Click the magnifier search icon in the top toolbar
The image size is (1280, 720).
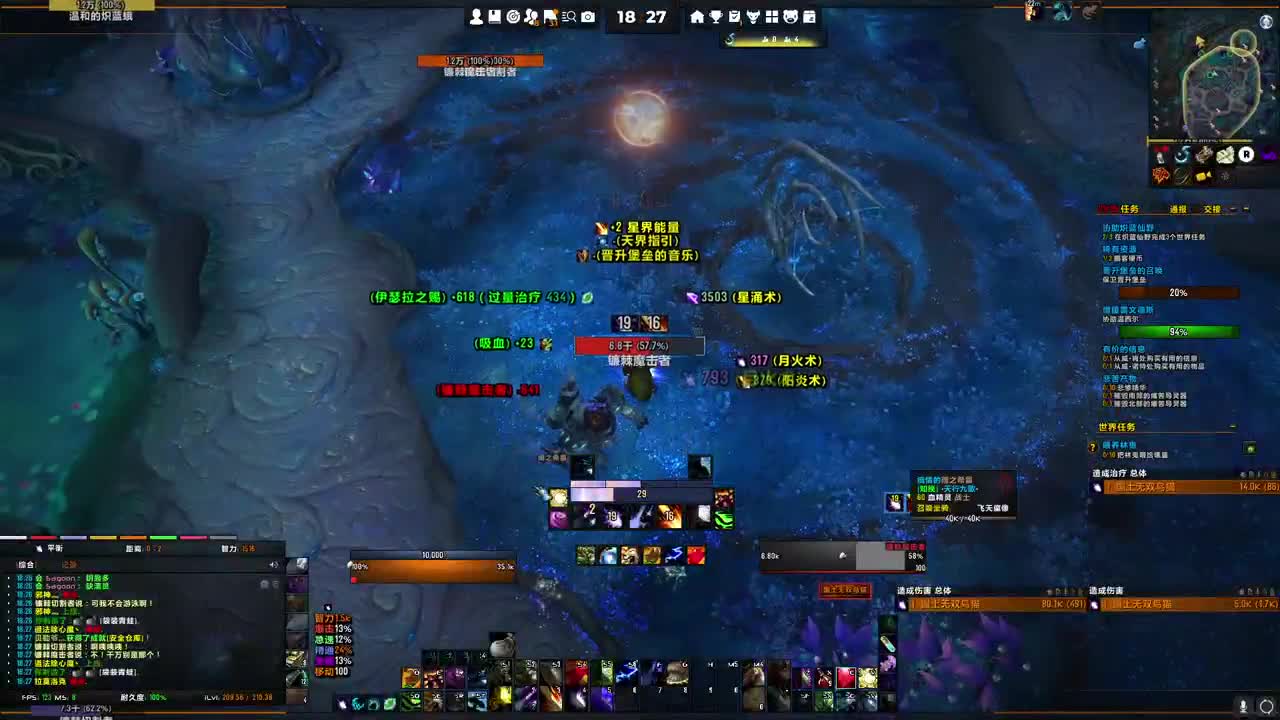570,16
